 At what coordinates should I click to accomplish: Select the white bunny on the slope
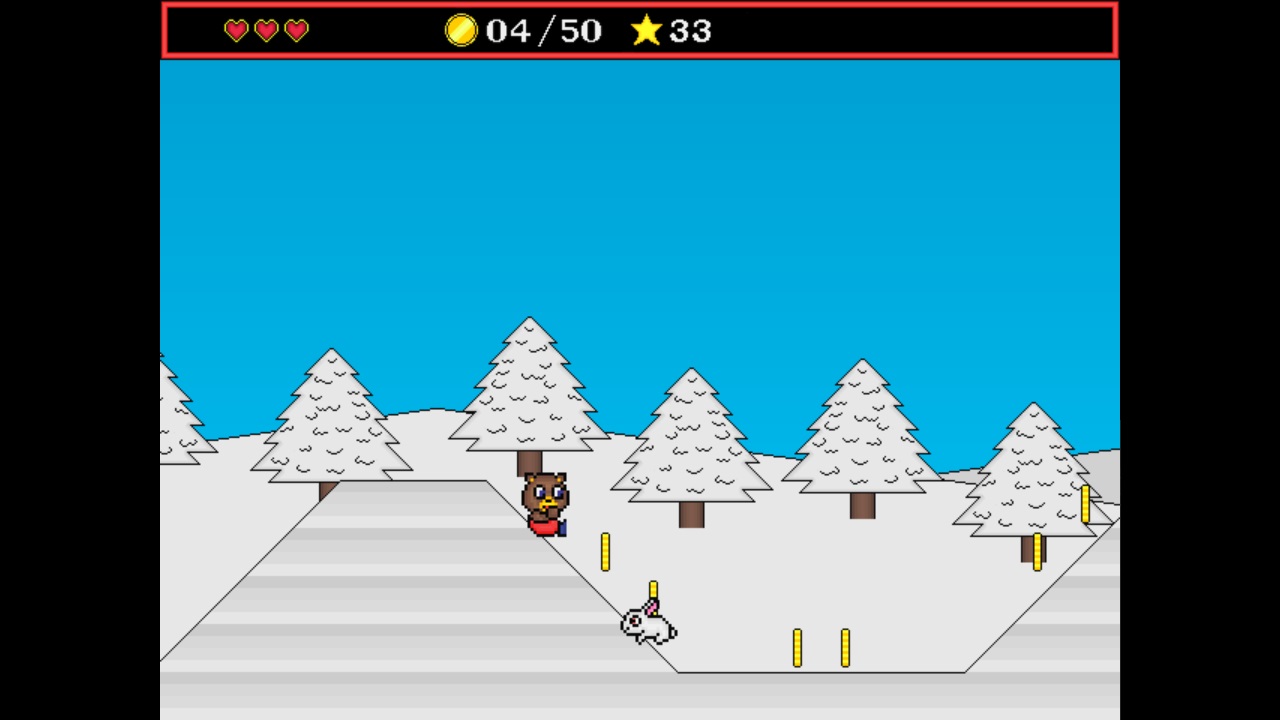(647, 627)
